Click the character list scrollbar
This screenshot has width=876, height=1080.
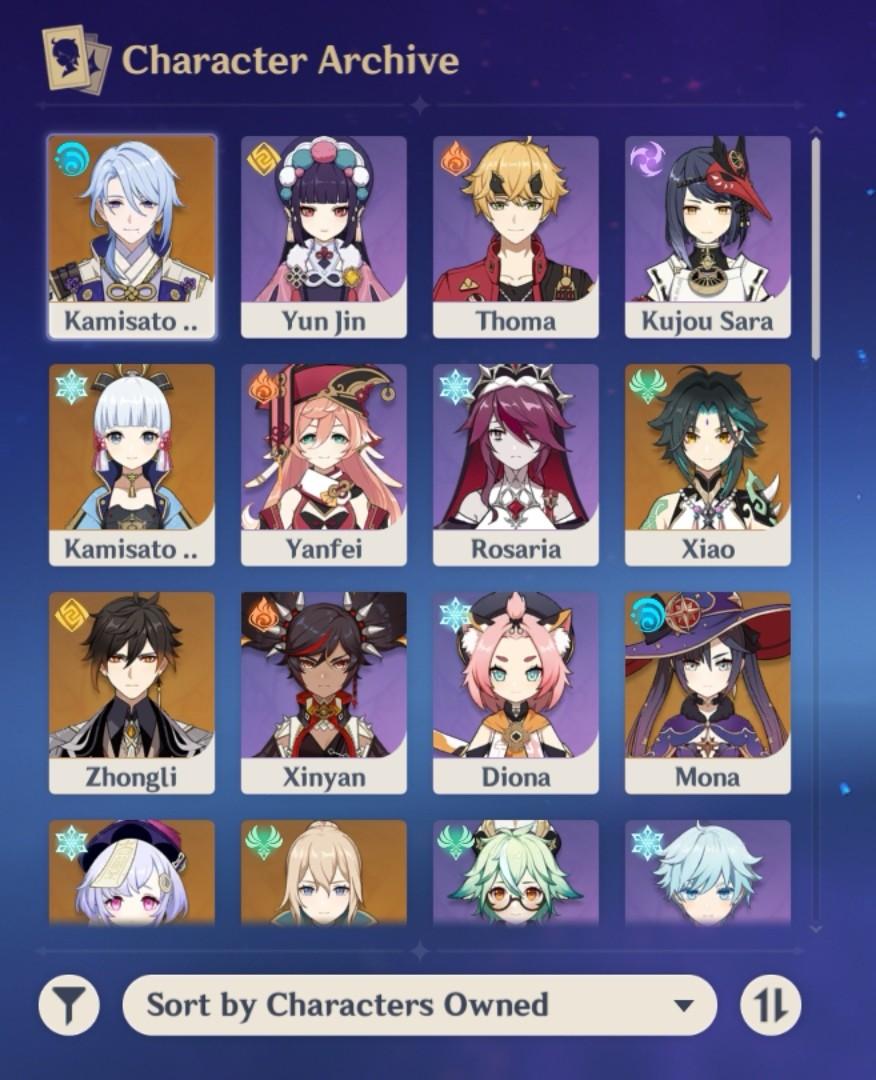pos(816,248)
